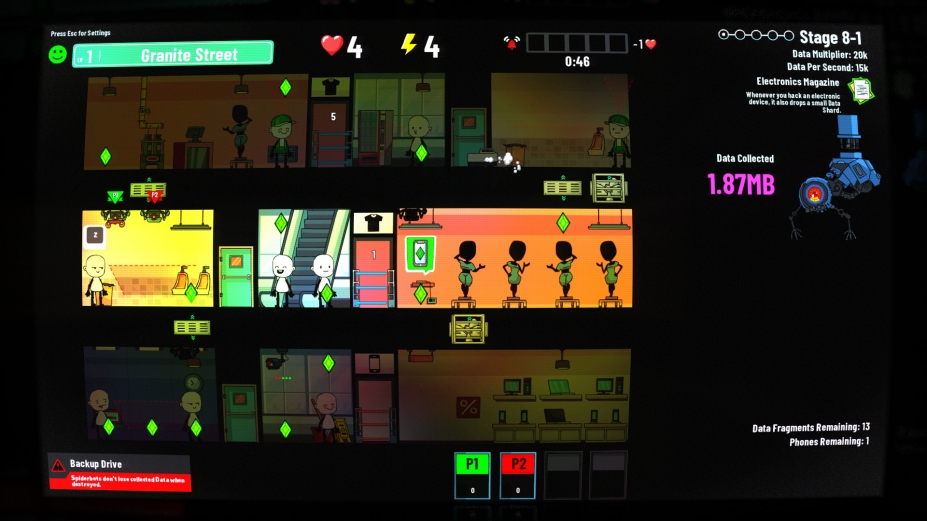Click the red alarm bell icon
This screenshot has width=927, height=521.
pyautogui.click(x=512, y=43)
